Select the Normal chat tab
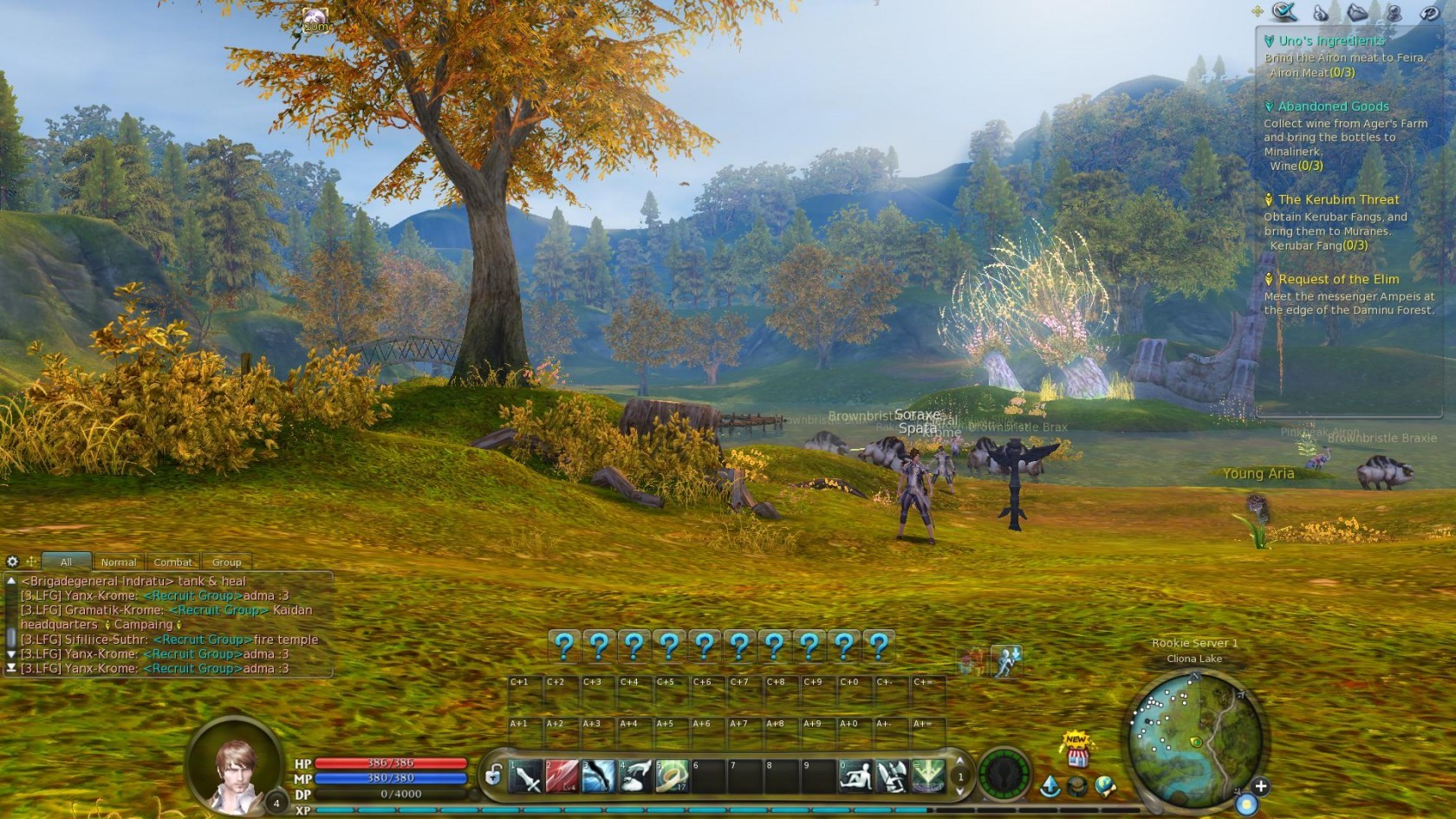 point(118,562)
